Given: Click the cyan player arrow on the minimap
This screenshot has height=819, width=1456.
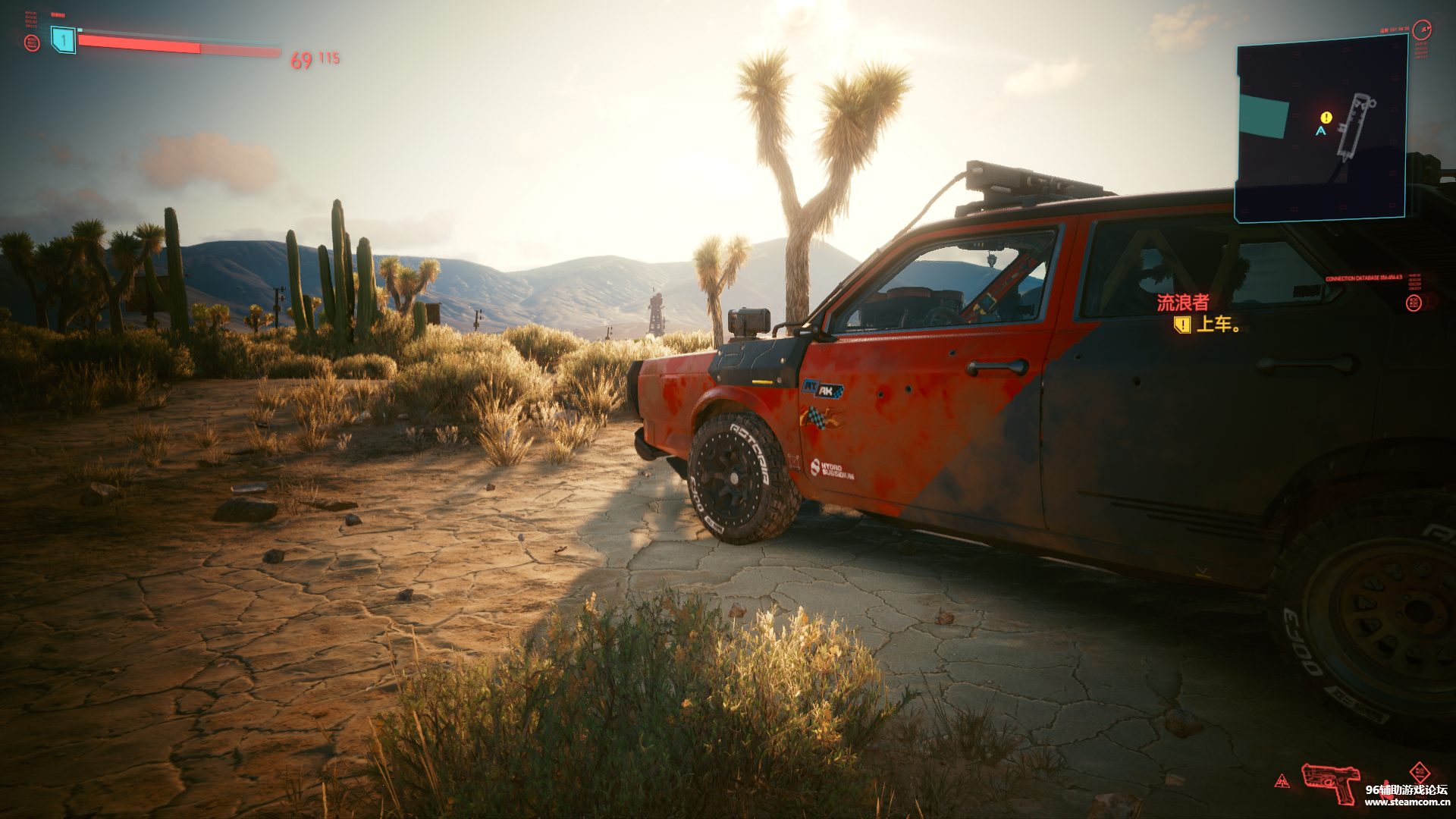Looking at the screenshot, I should 1321,131.
